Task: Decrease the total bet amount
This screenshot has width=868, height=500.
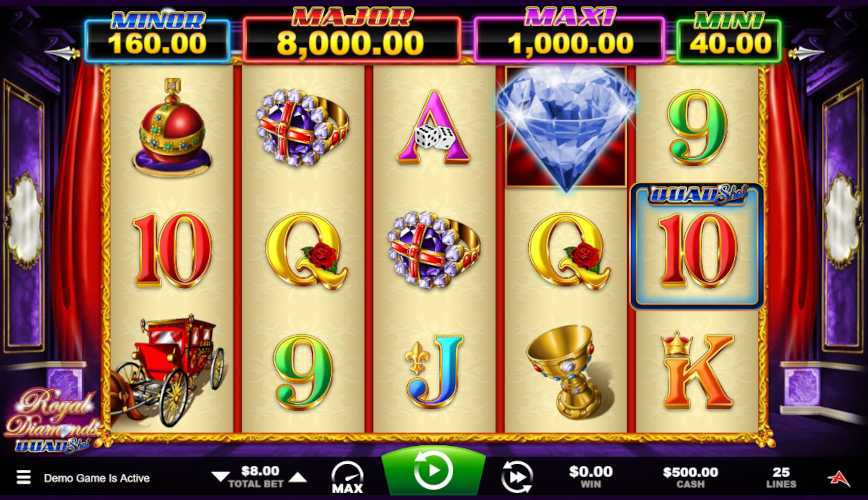Action: tap(220, 477)
